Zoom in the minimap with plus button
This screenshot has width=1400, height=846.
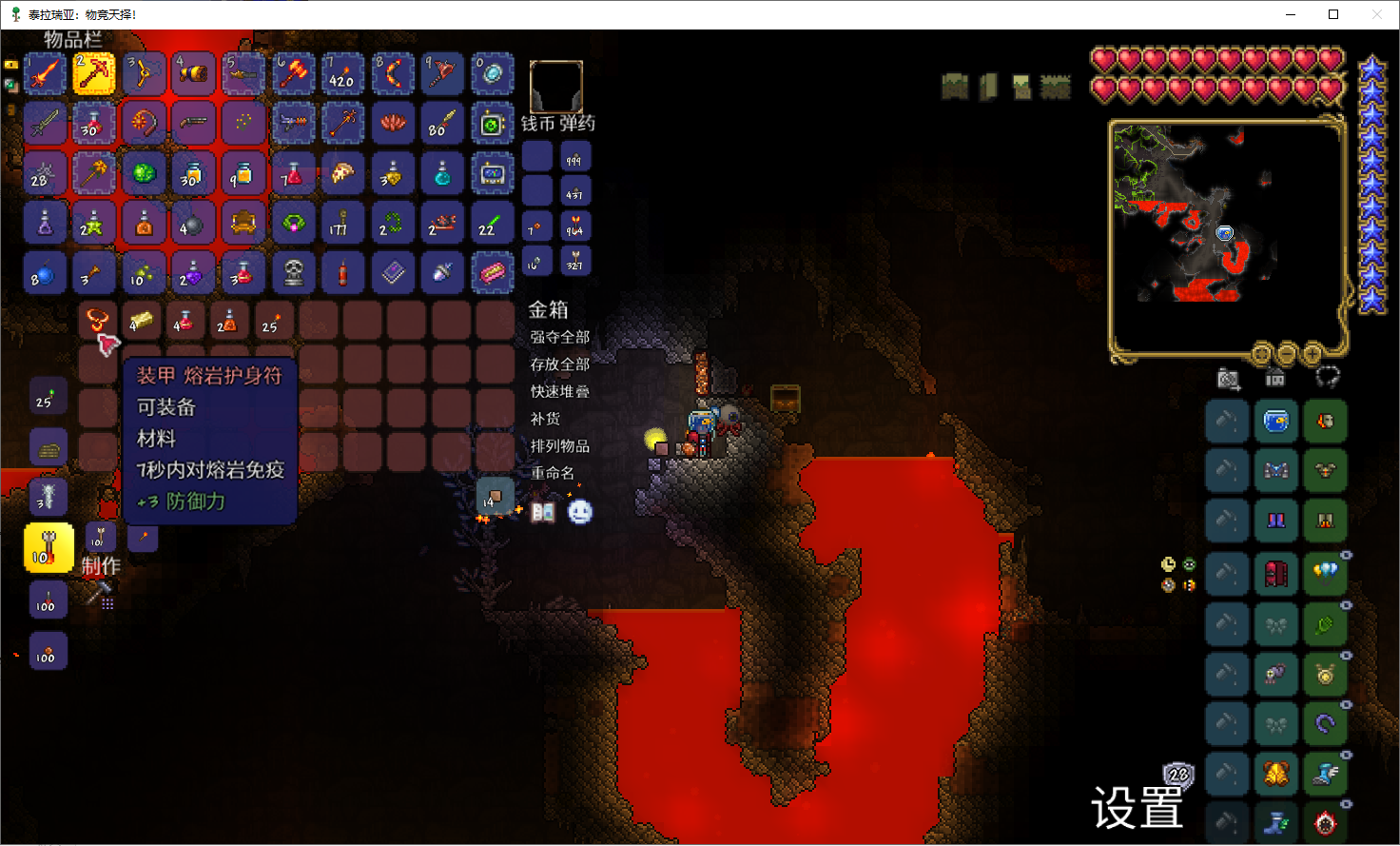[1312, 354]
